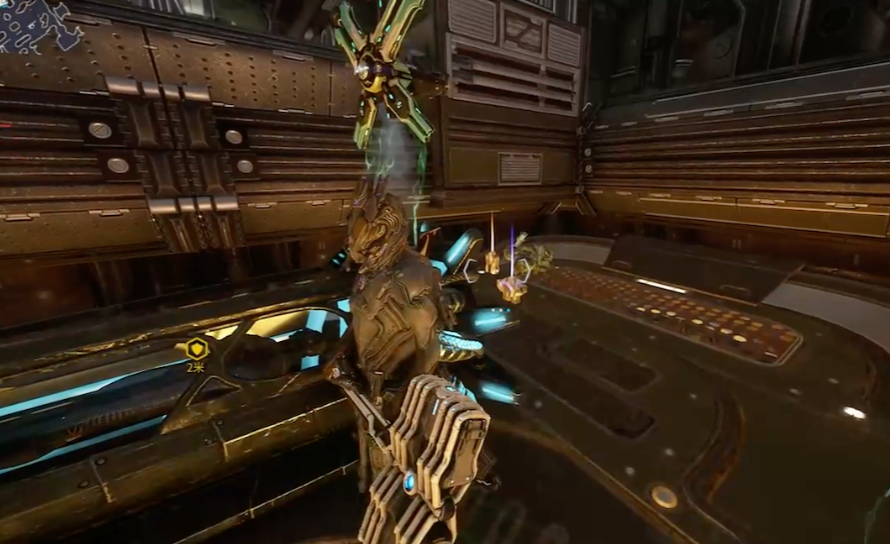
Task: Click the minimap overlay
Action: pos(40,24)
